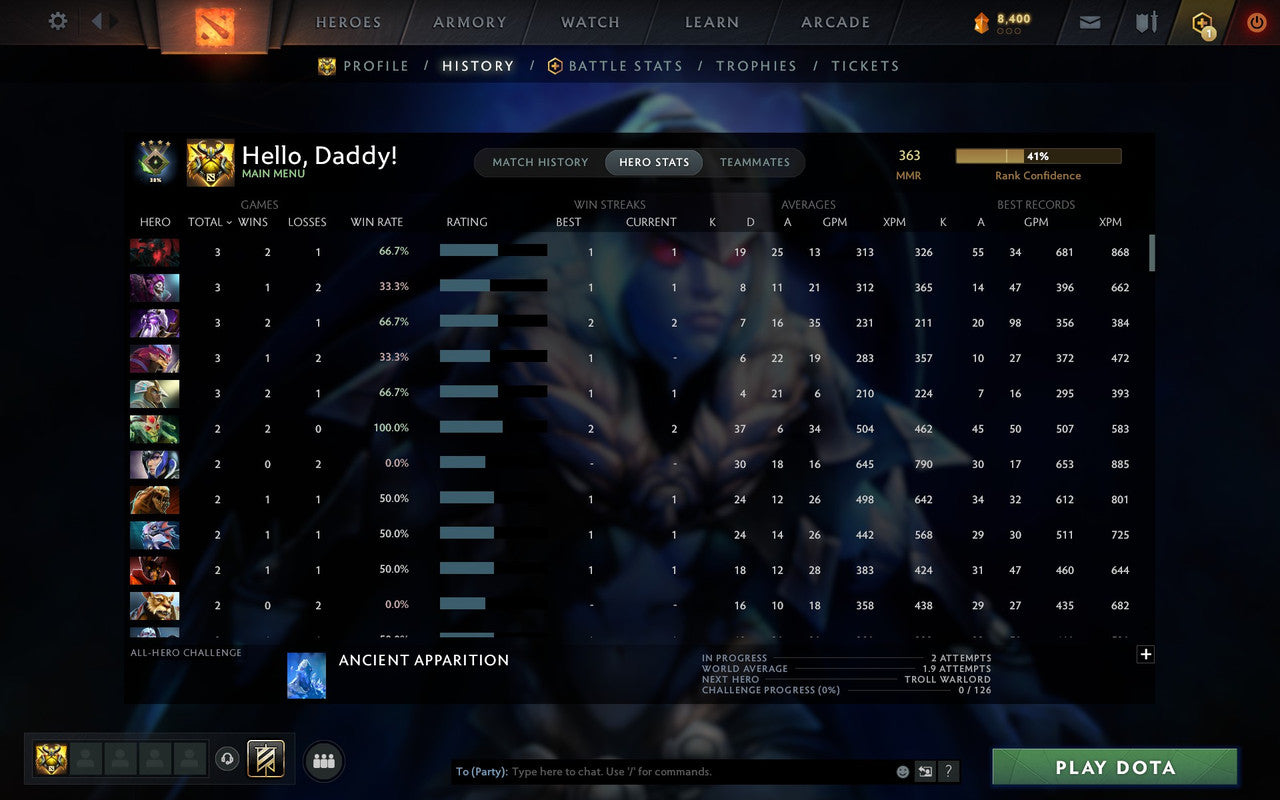Click the friends grid icon in lobby bar
This screenshot has height=800, width=1280.
323,760
